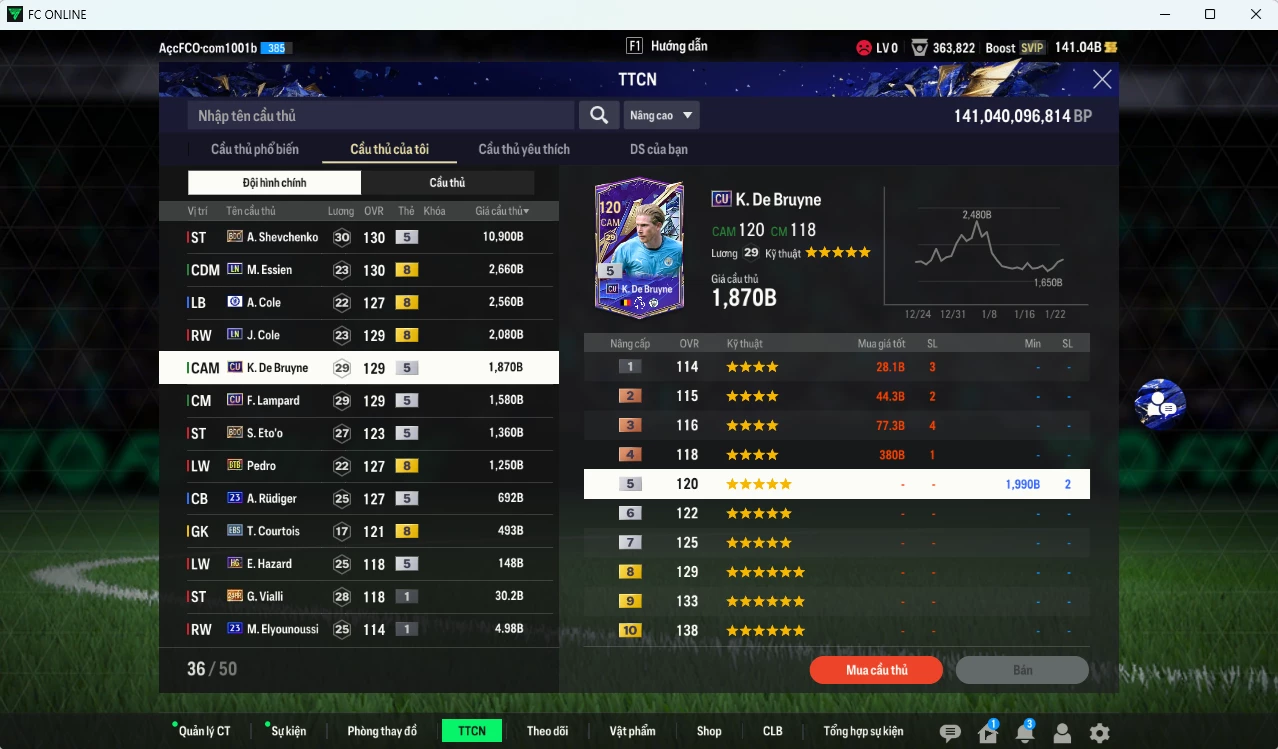Switch to the Cầu thủ yêu thích tab
Image resolution: width=1278 pixels, height=749 pixels.
[524, 150]
